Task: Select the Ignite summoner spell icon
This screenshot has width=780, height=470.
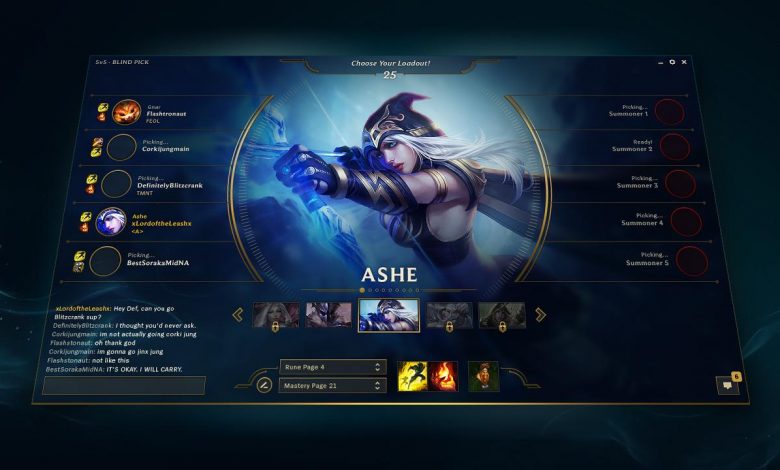Action: tap(443, 375)
